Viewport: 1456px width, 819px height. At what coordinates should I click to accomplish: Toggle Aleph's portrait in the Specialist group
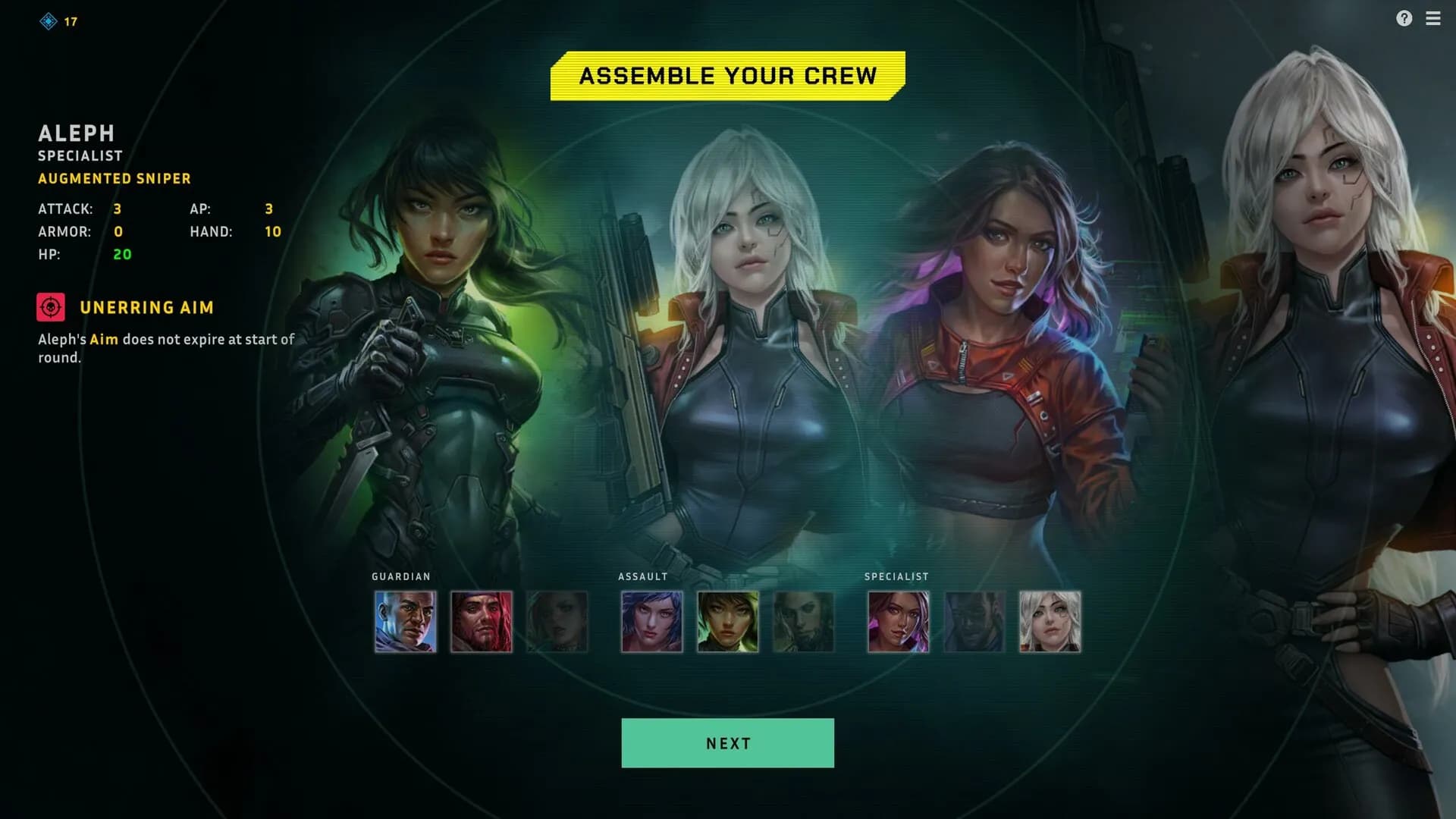[1050, 621]
